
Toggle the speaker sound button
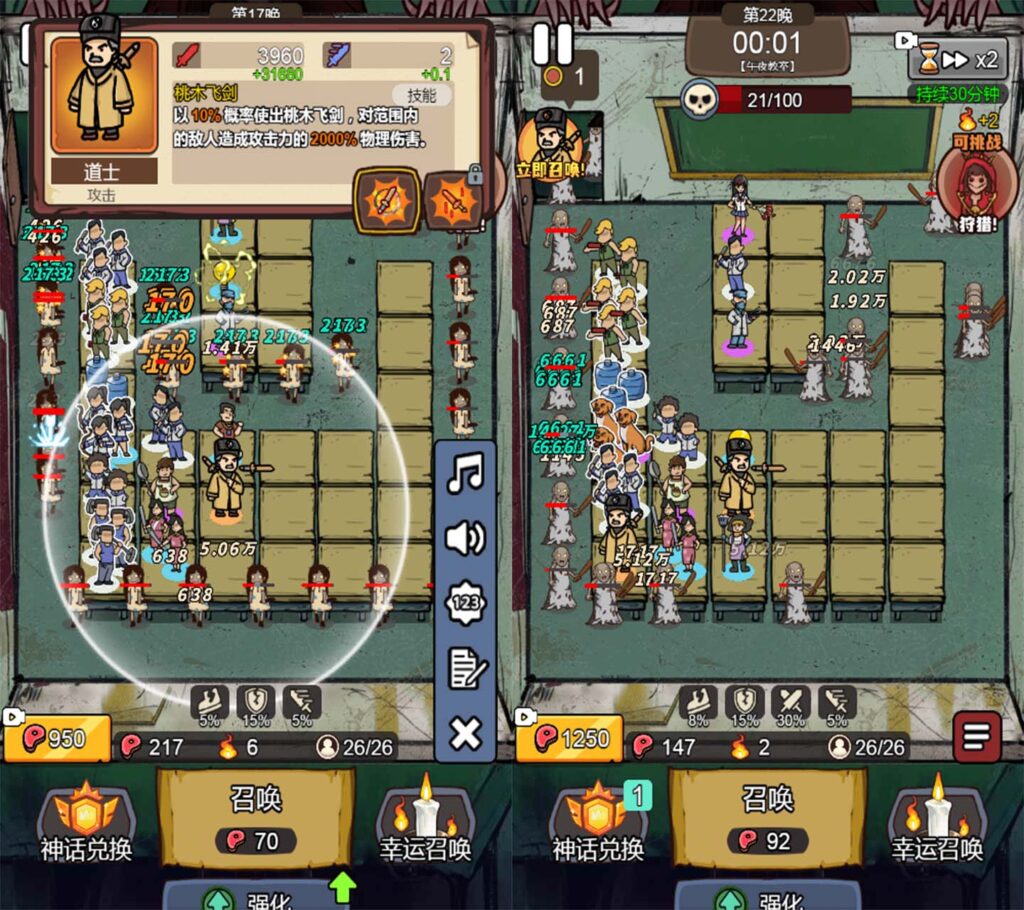465,539
